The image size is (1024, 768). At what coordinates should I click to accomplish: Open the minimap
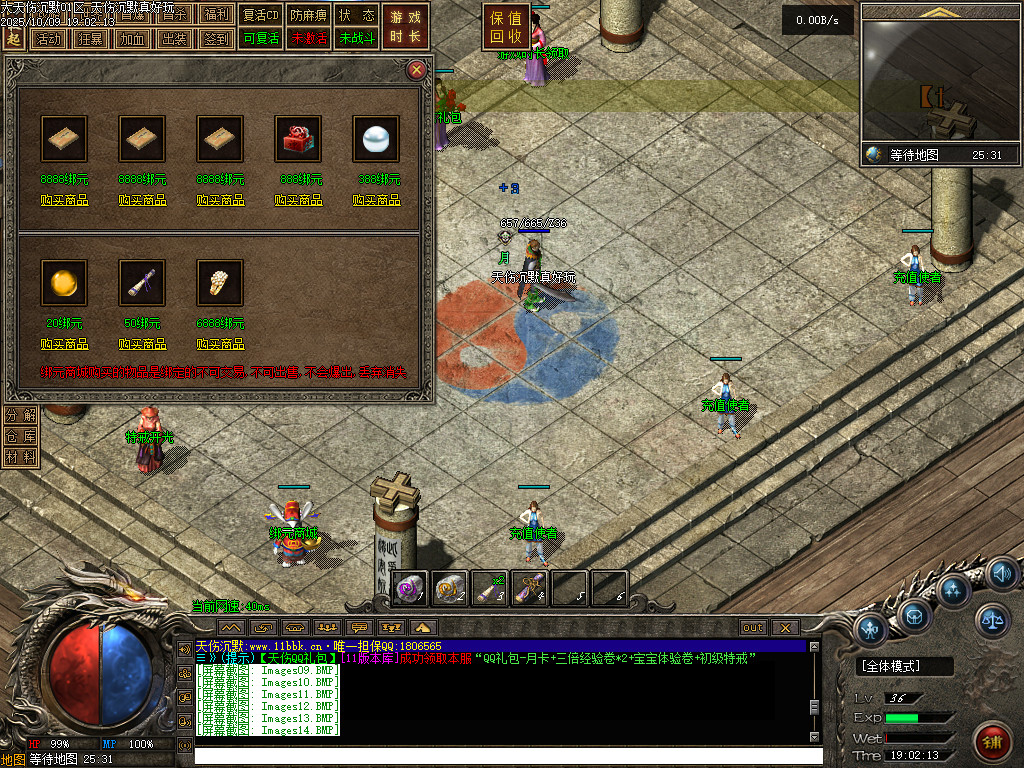point(940,75)
